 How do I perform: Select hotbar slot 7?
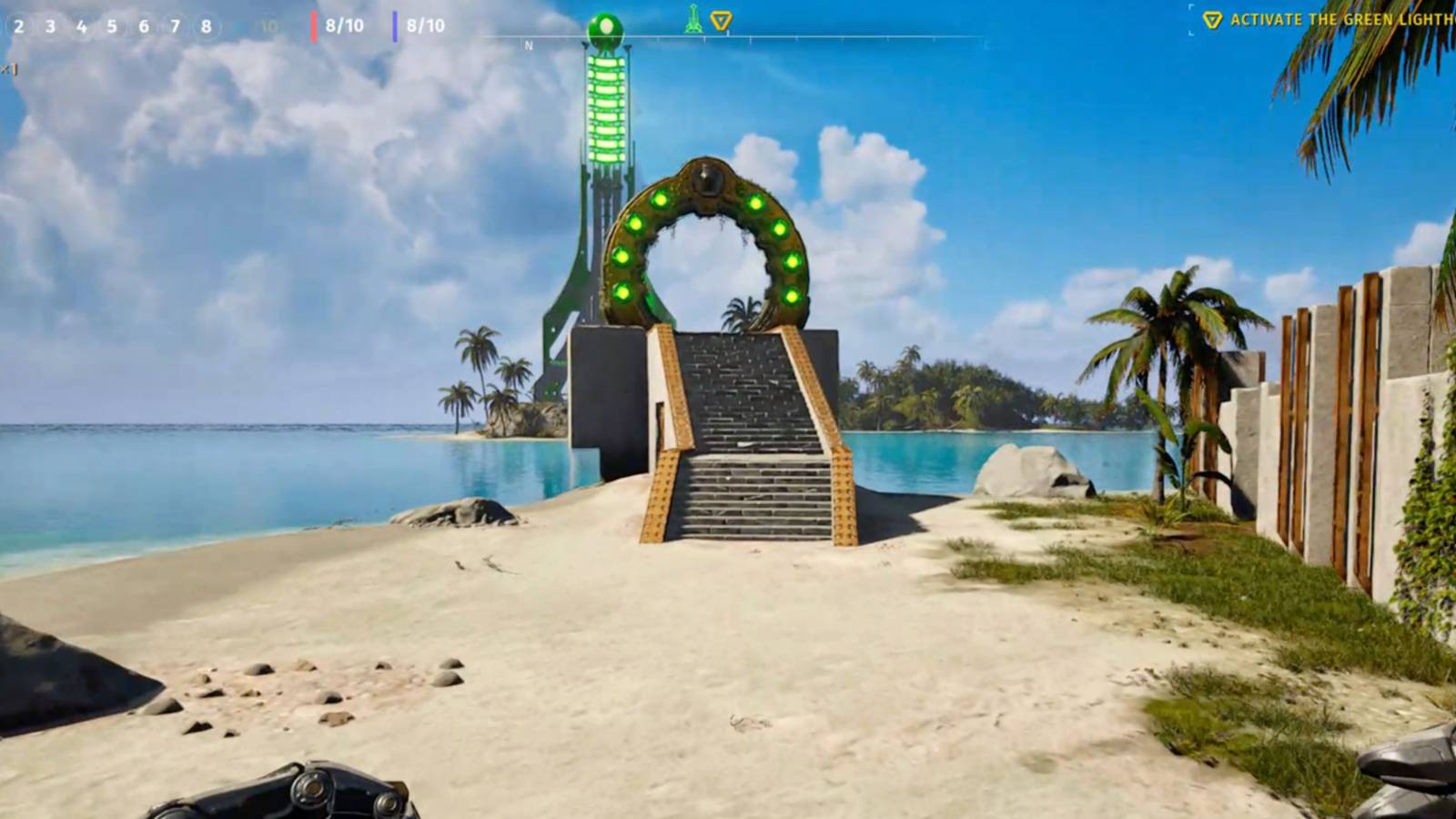pyautogui.click(x=174, y=26)
